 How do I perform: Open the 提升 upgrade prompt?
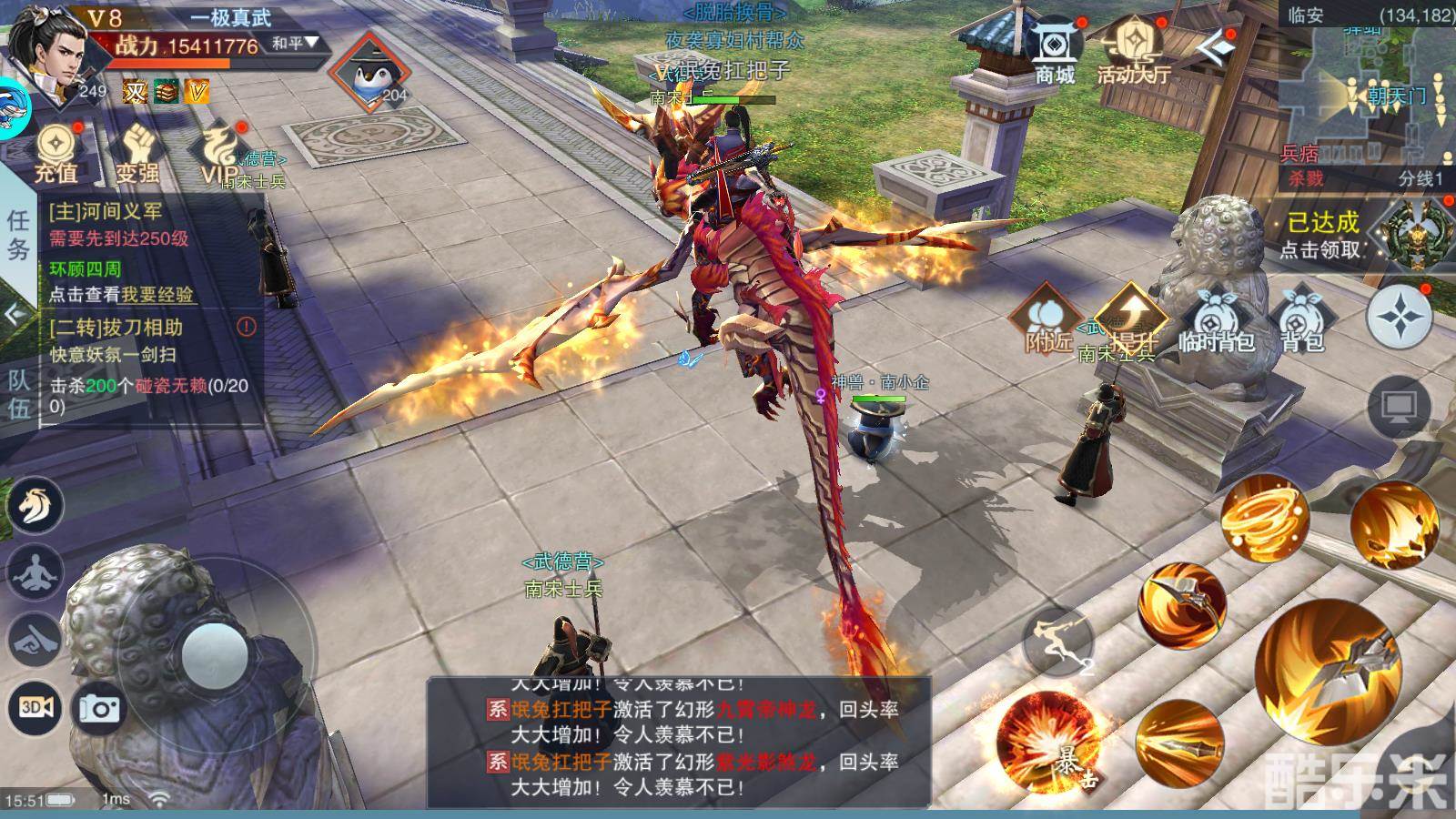click(1131, 320)
